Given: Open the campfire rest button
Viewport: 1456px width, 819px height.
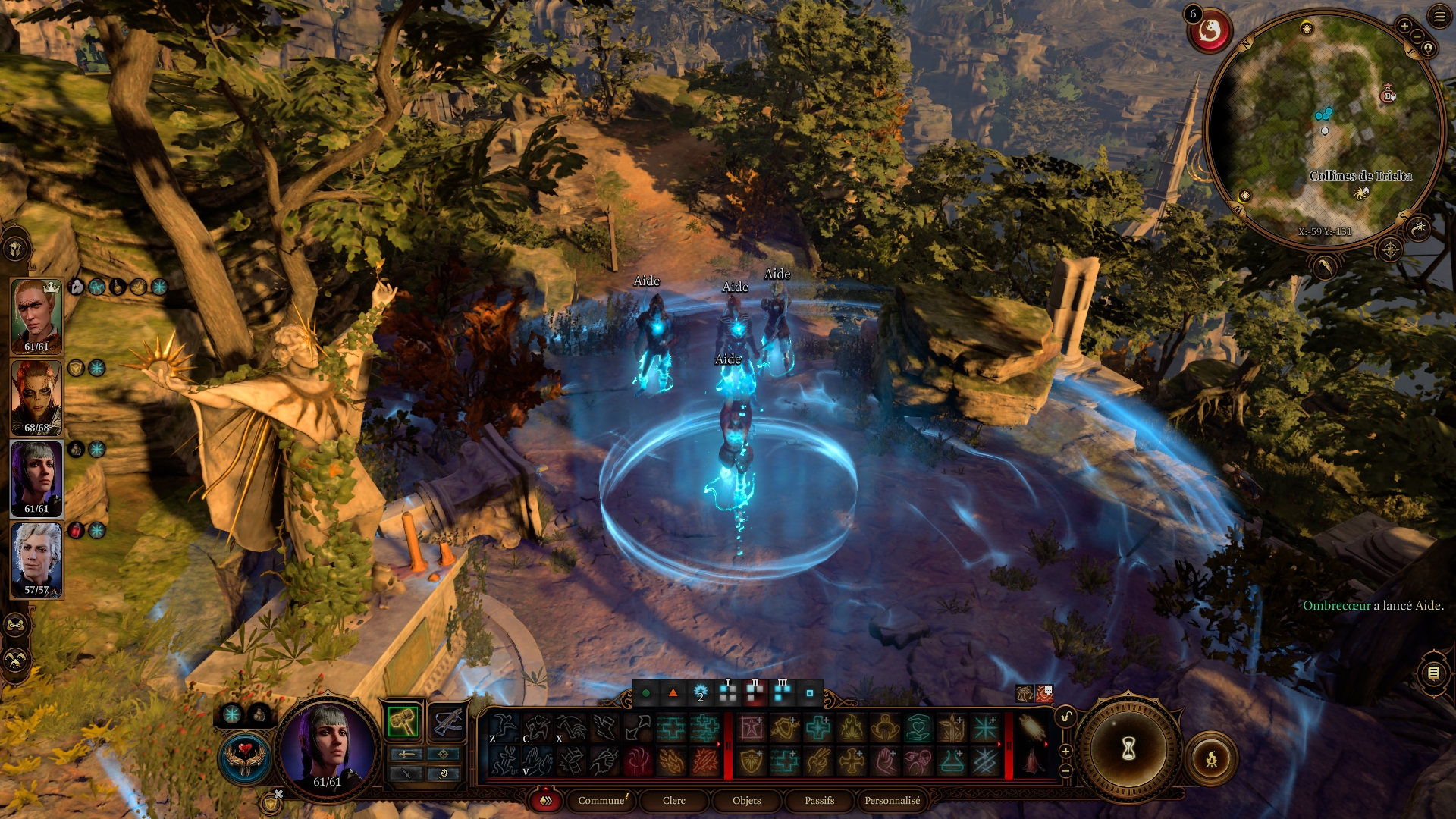Looking at the screenshot, I should pyautogui.click(x=1211, y=758).
